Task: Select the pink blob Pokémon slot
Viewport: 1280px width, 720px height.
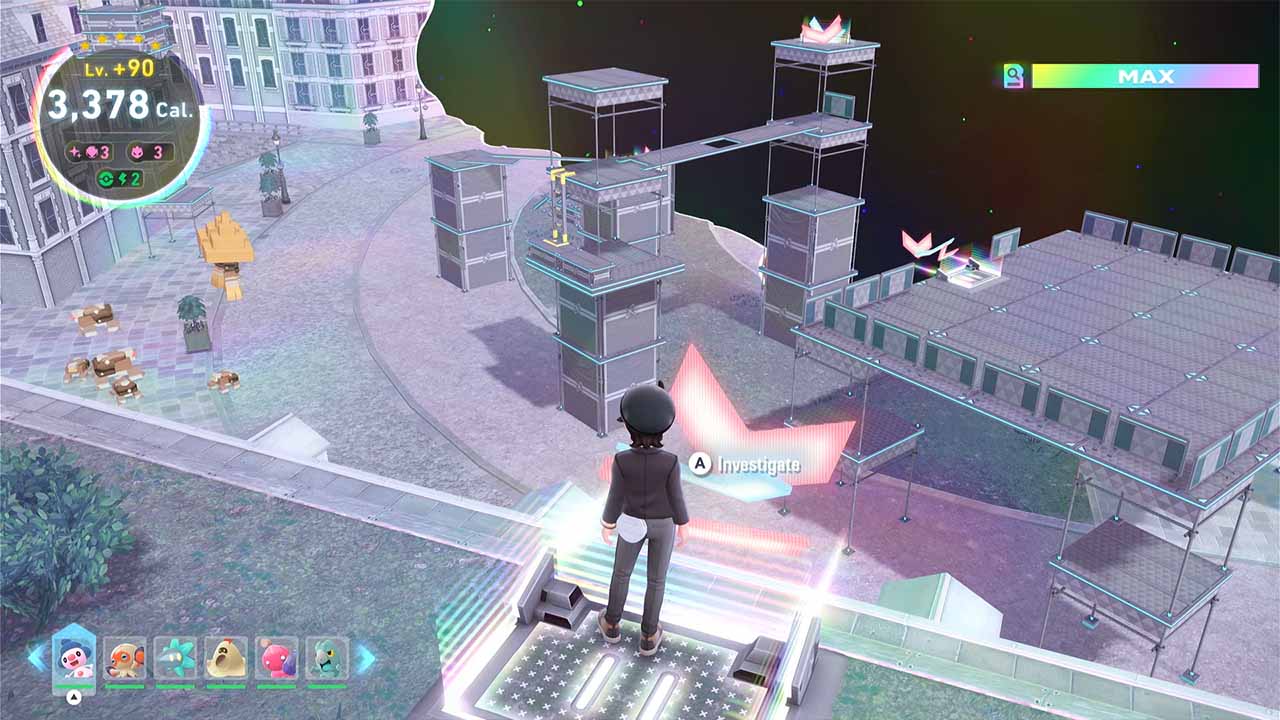Action: [277, 657]
